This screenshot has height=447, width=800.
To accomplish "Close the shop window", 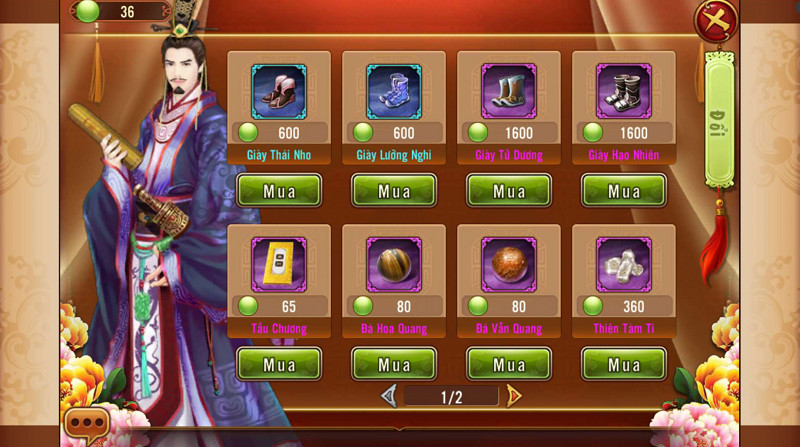I will tap(717, 20).
